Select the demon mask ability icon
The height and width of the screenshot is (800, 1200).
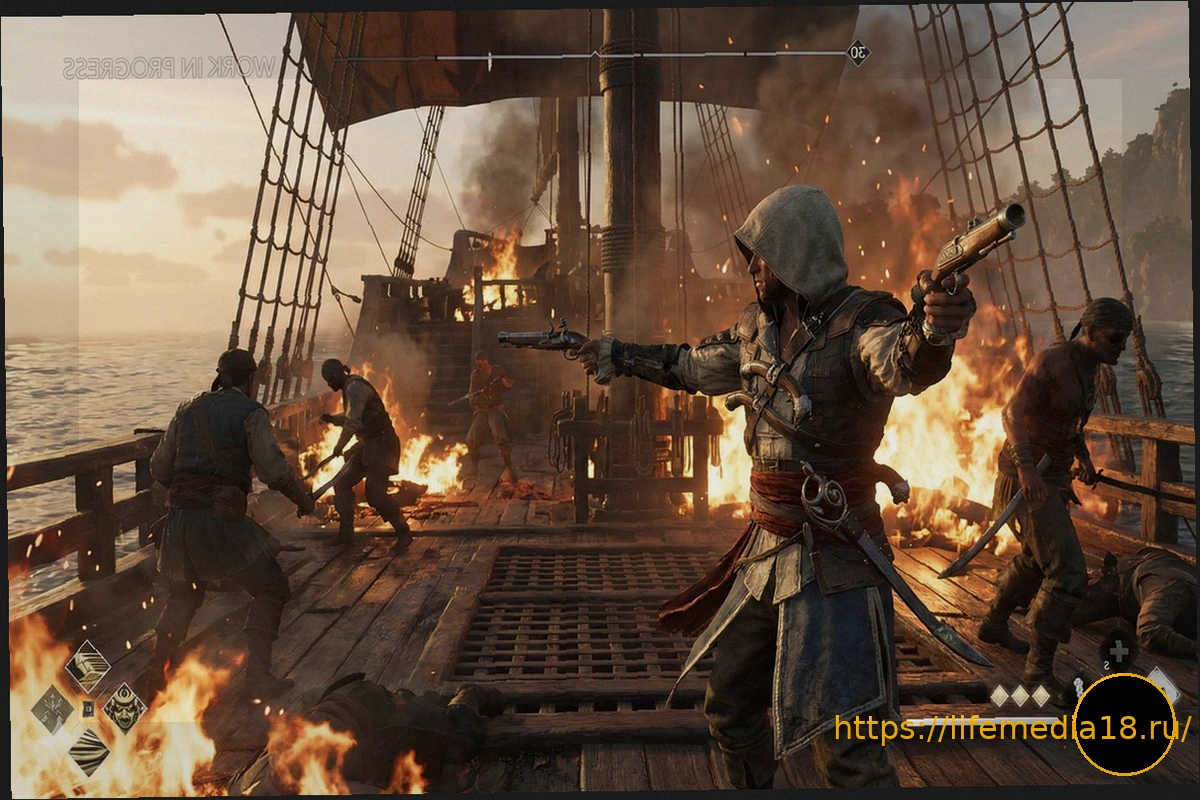point(125,708)
